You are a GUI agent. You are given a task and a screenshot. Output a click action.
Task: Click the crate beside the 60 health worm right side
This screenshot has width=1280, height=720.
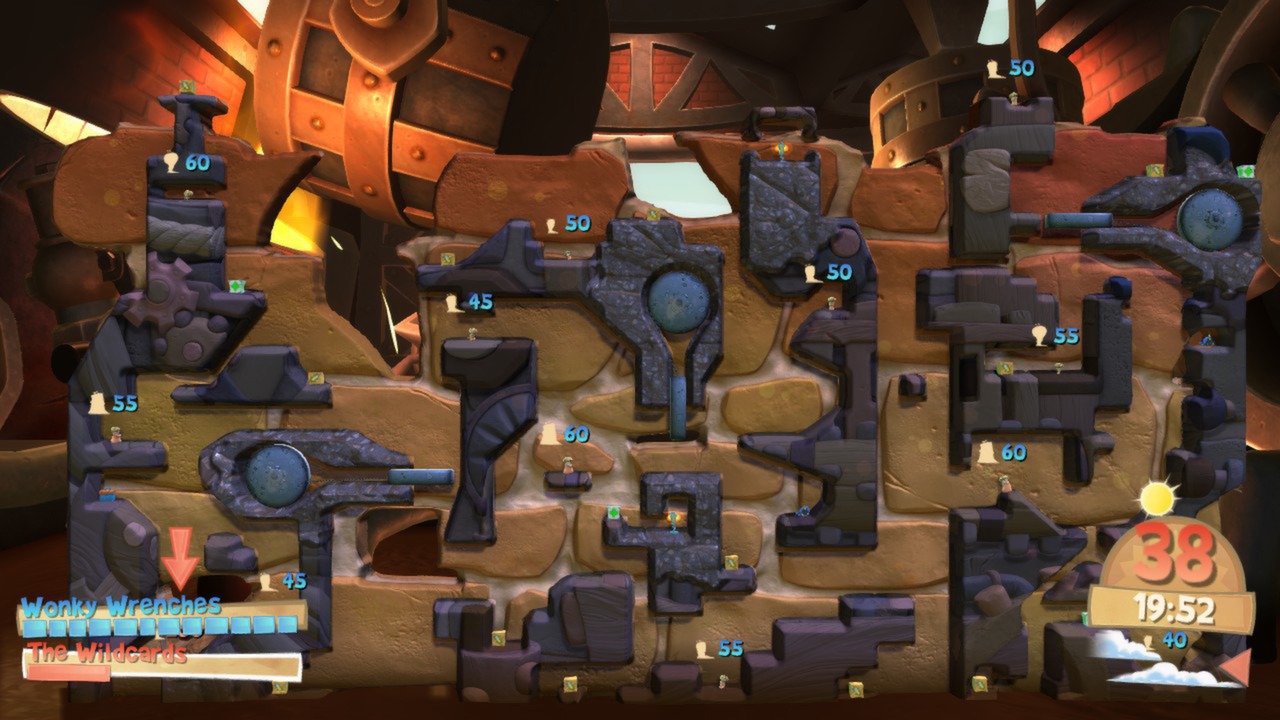1005,368
